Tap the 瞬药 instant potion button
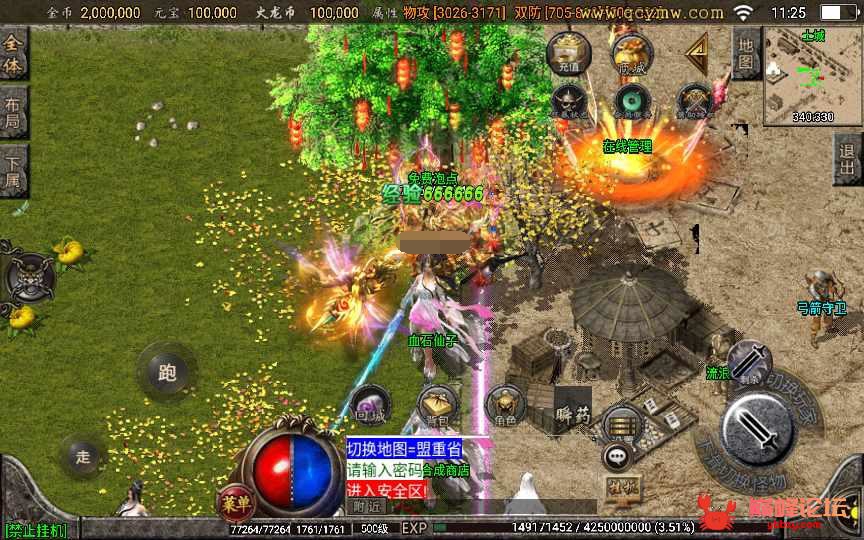864x540 pixels. point(573,410)
